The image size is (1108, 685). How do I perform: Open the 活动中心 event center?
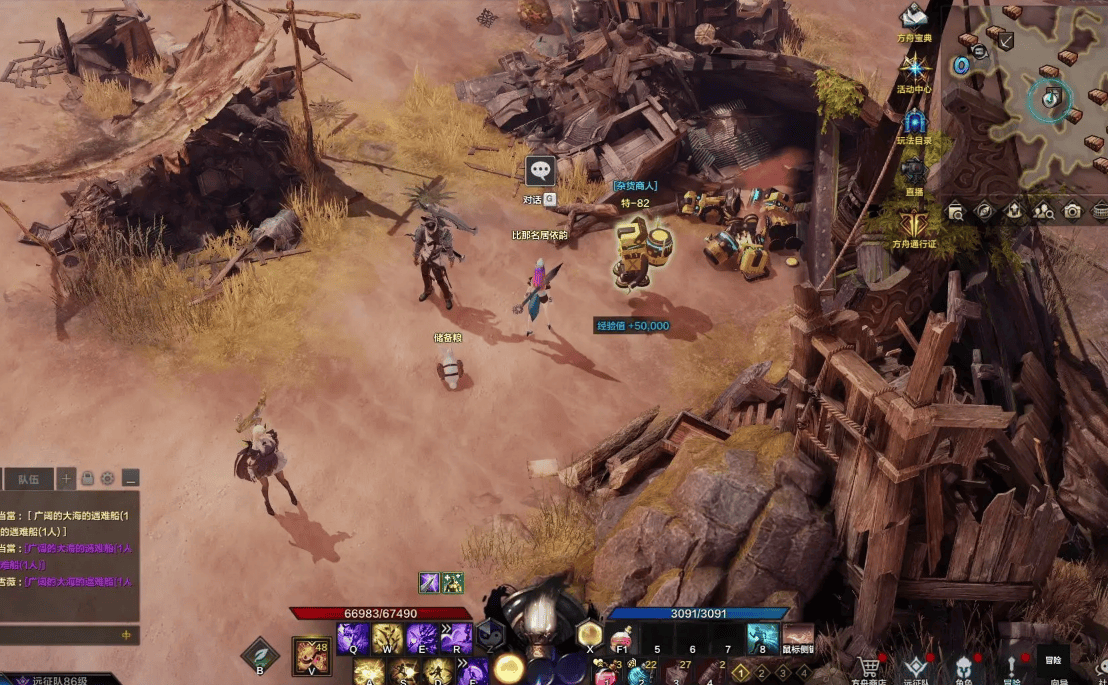coord(913,68)
